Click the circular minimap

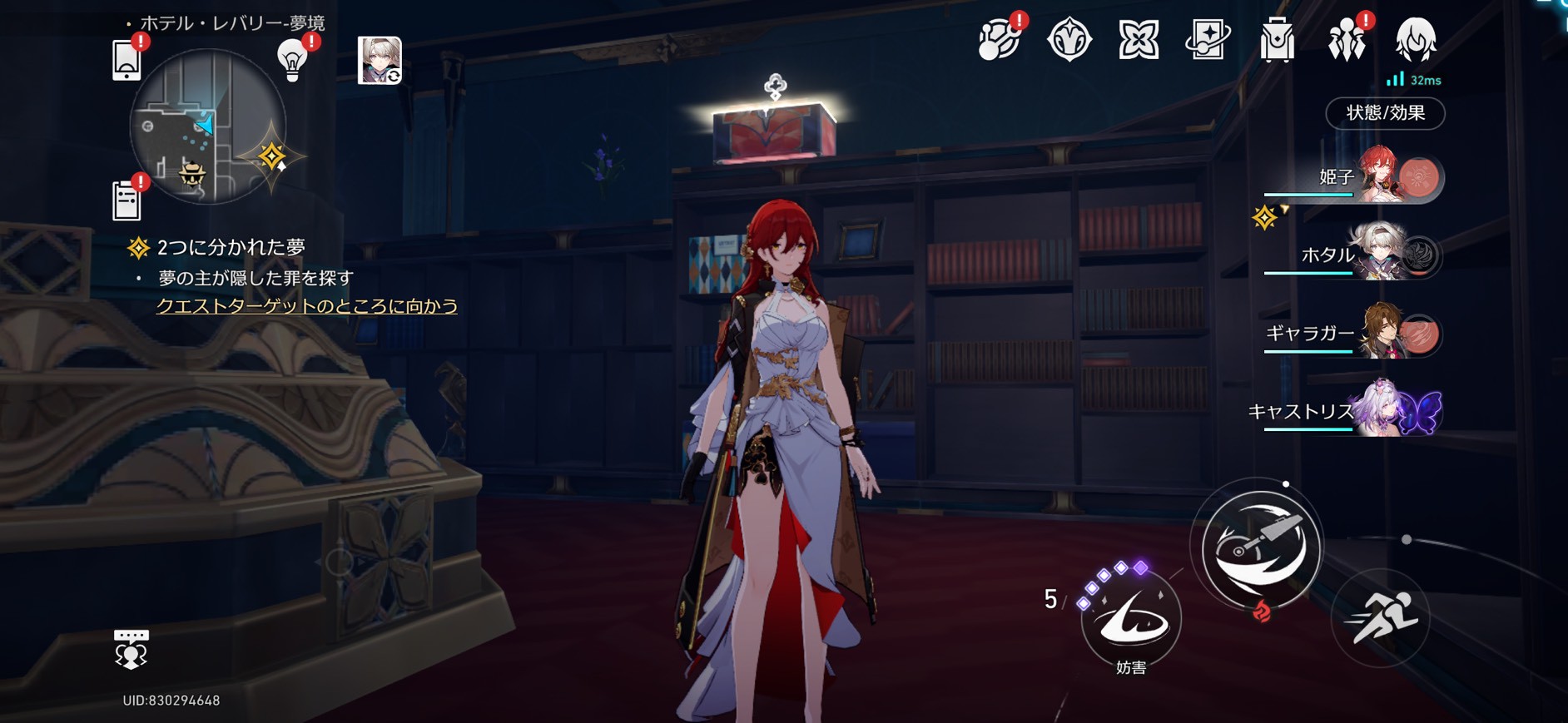[207, 126]
